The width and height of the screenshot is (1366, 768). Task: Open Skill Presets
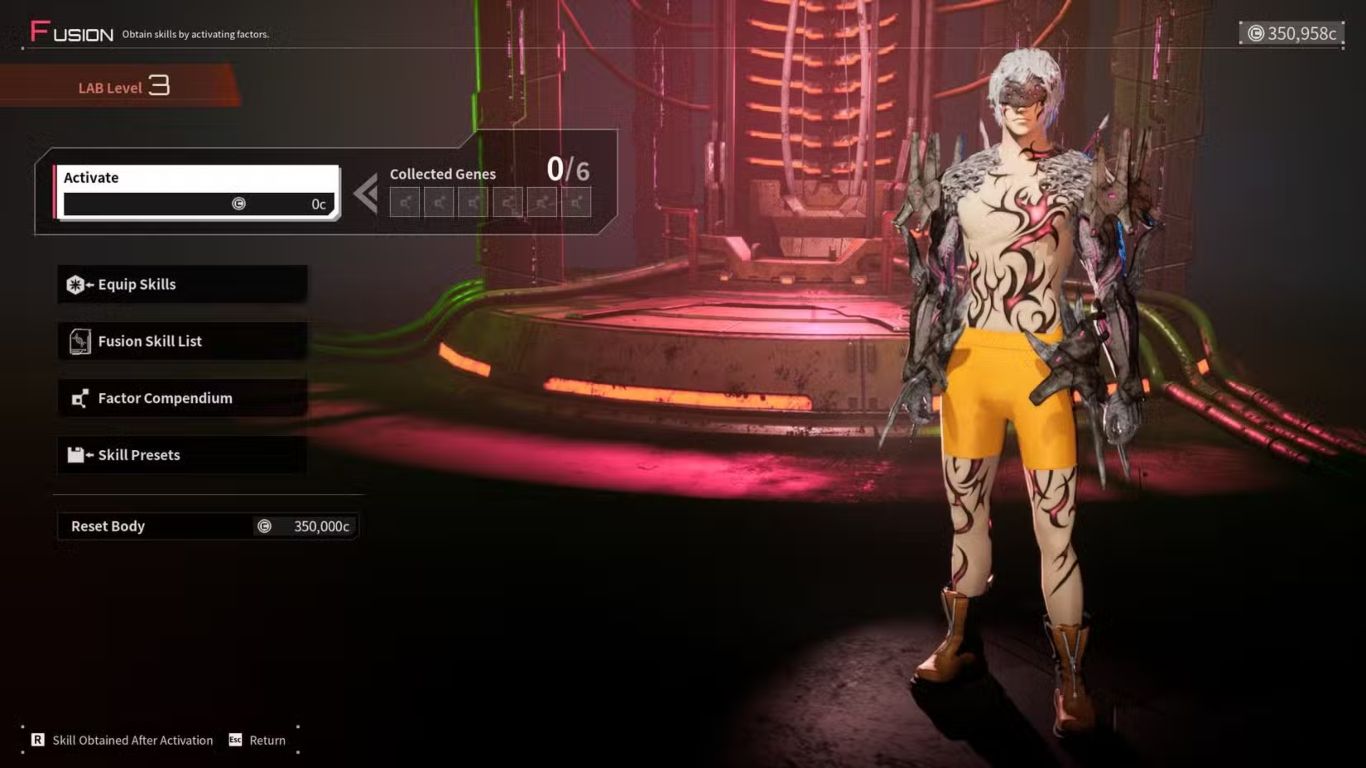(x=182, y=456)
